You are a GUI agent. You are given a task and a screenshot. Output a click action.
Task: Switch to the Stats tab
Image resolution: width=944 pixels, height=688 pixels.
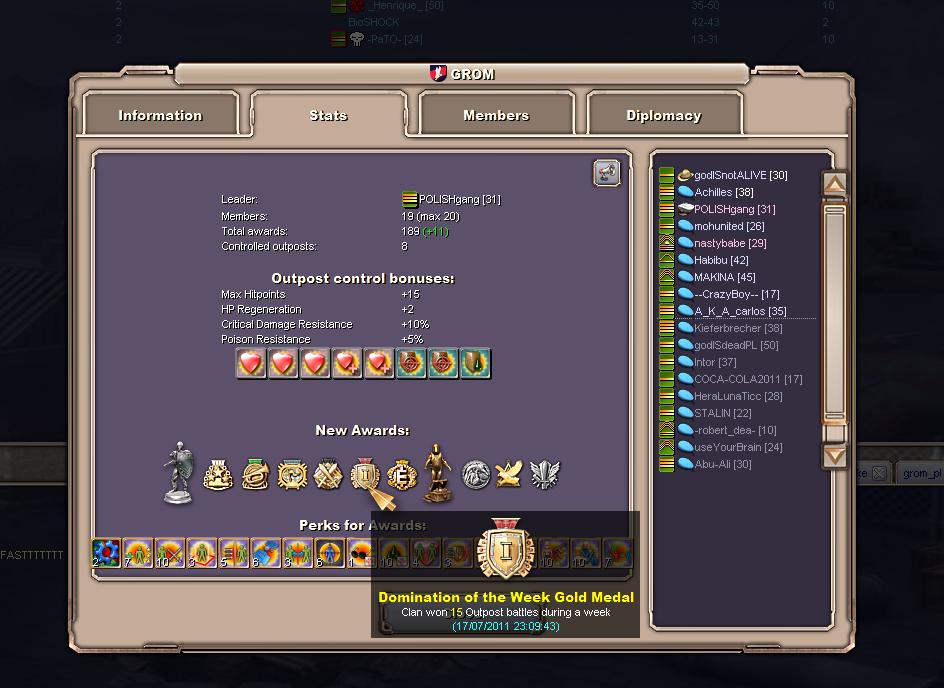click(328, 116)
